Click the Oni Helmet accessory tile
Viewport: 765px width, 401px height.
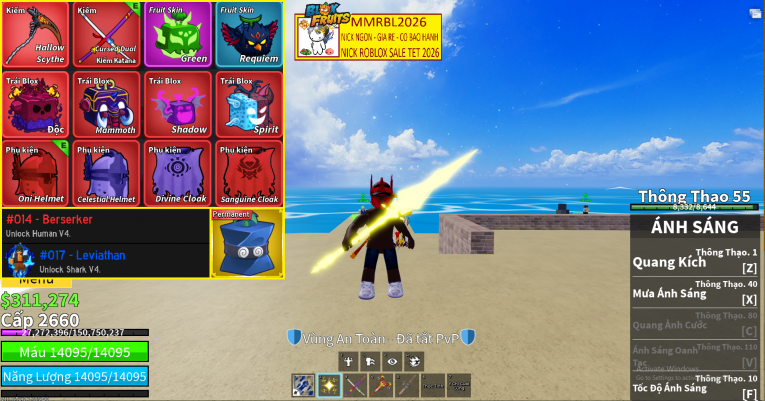pos(35,173)
